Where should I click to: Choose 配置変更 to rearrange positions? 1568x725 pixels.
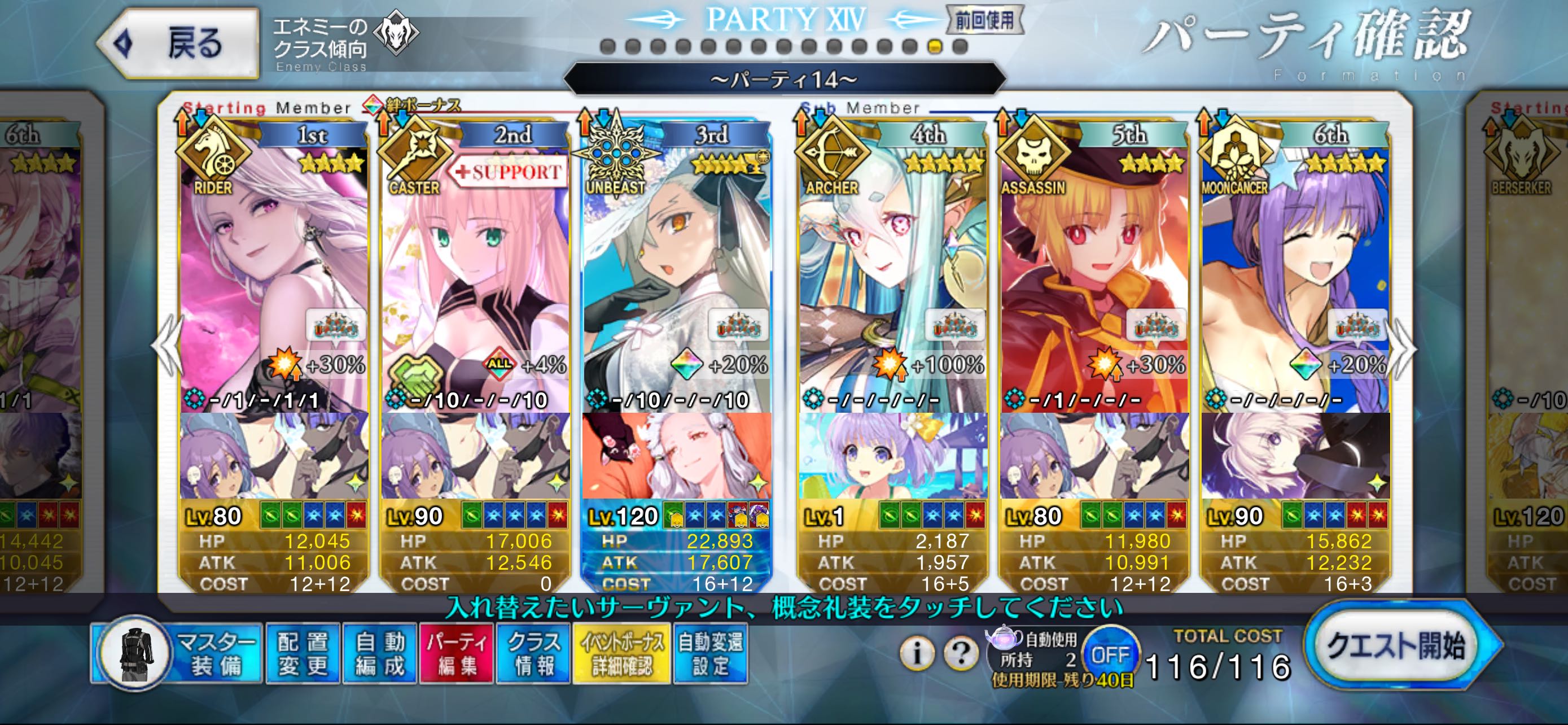coord(303,654)
